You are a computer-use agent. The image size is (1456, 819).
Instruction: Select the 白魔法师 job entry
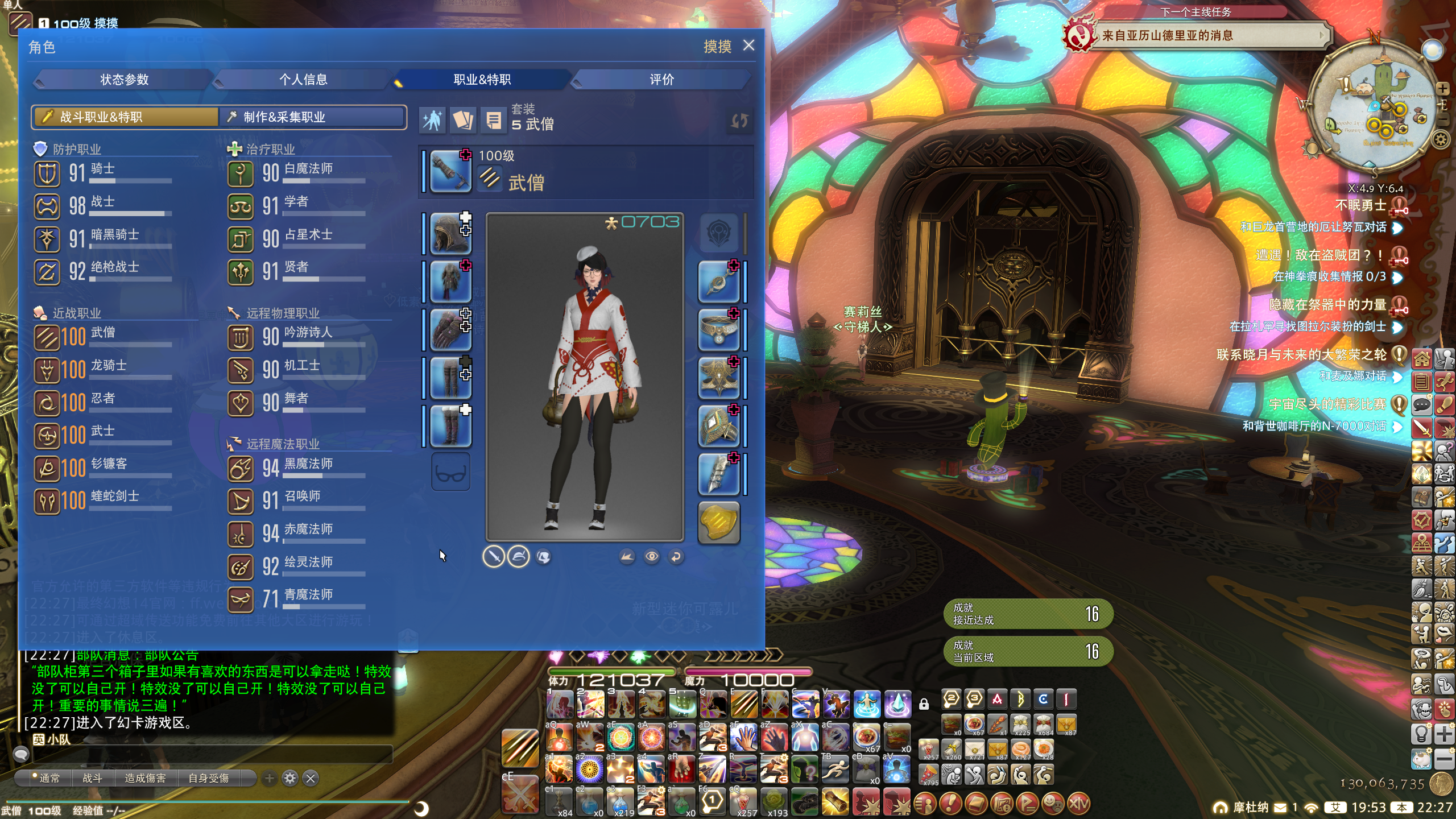[296, 172]
